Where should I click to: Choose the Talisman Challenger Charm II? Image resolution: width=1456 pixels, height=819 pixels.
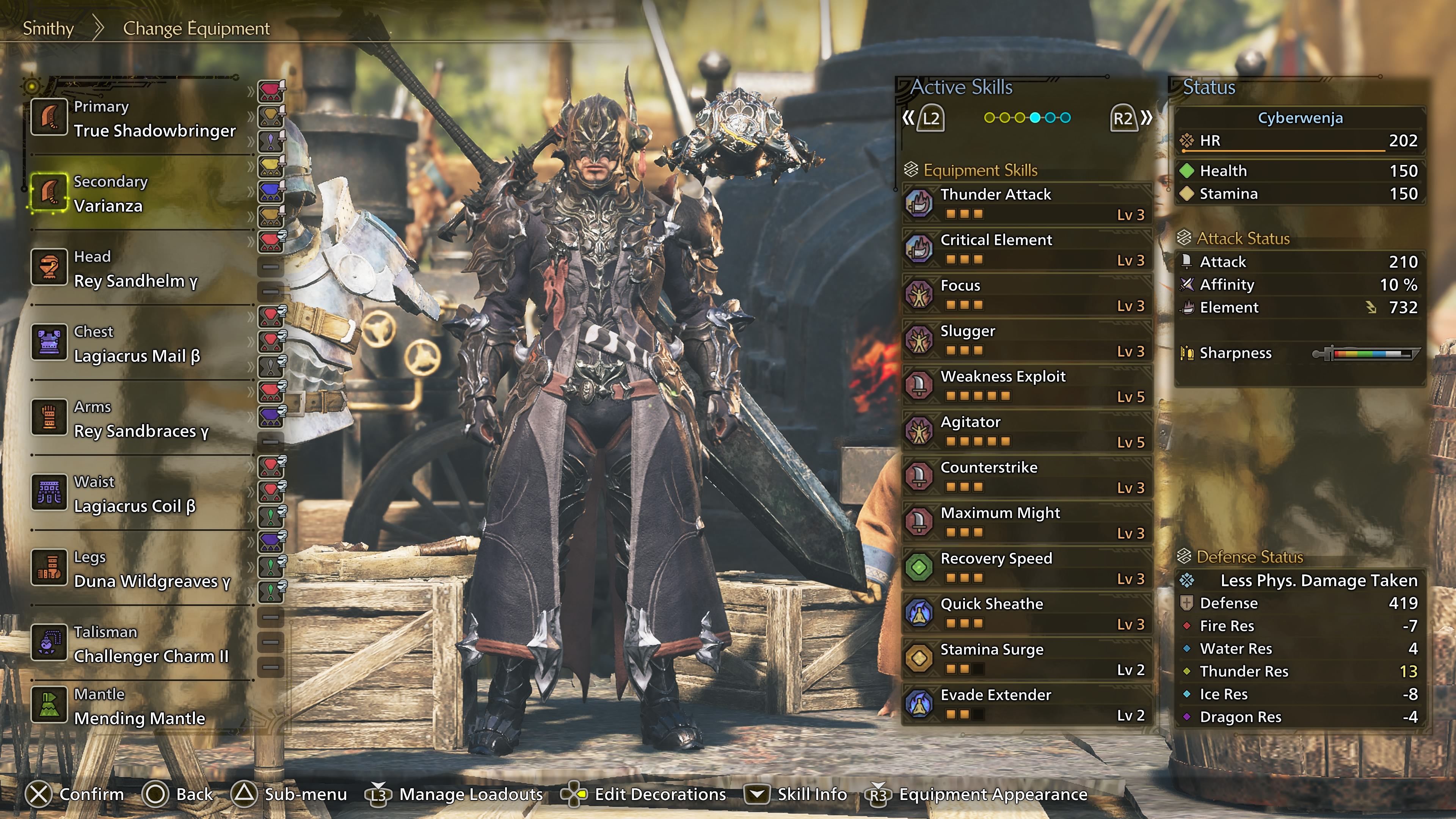click(x=141, y=644)
